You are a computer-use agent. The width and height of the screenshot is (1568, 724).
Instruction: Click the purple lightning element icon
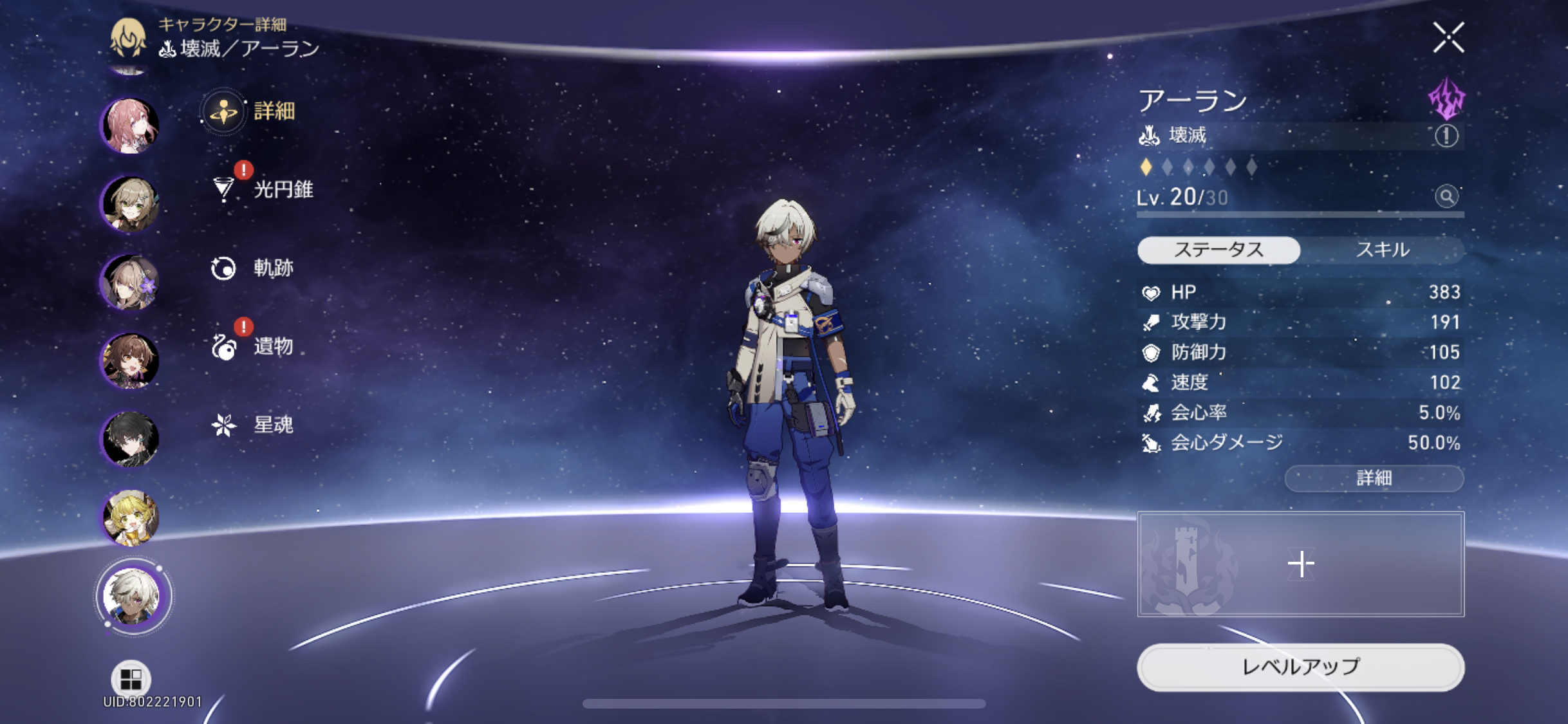coord(1446,98)
